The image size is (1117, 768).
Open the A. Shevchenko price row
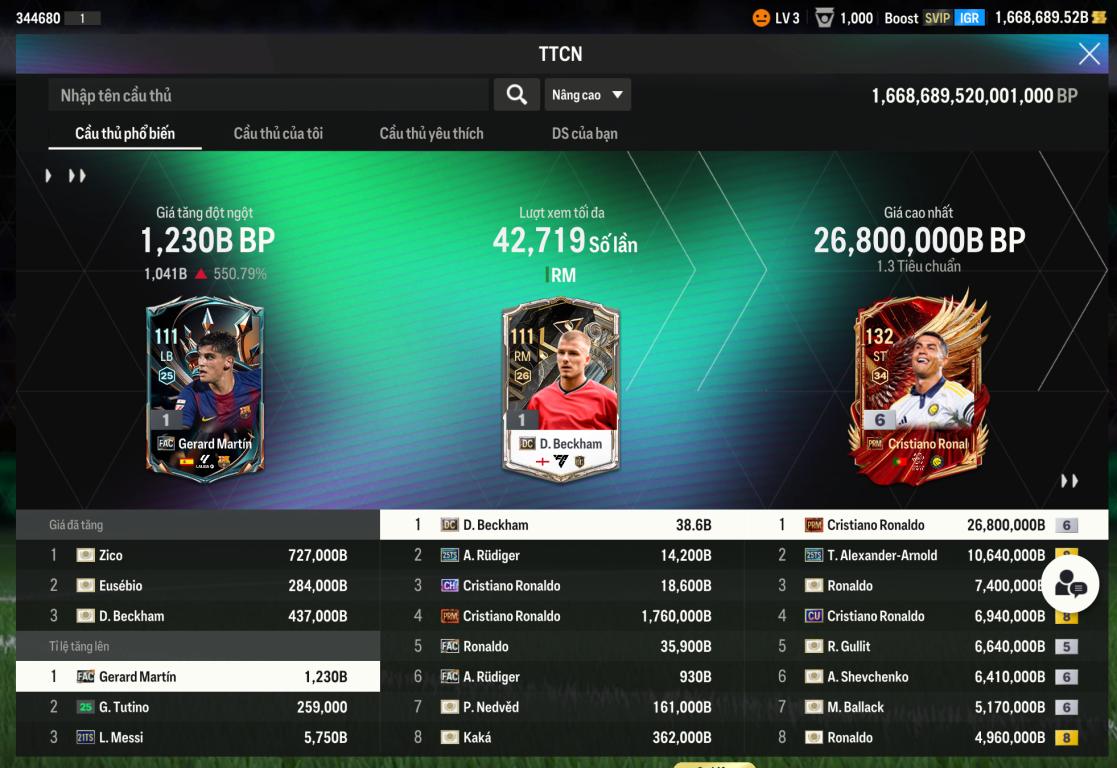pos(926,677)
